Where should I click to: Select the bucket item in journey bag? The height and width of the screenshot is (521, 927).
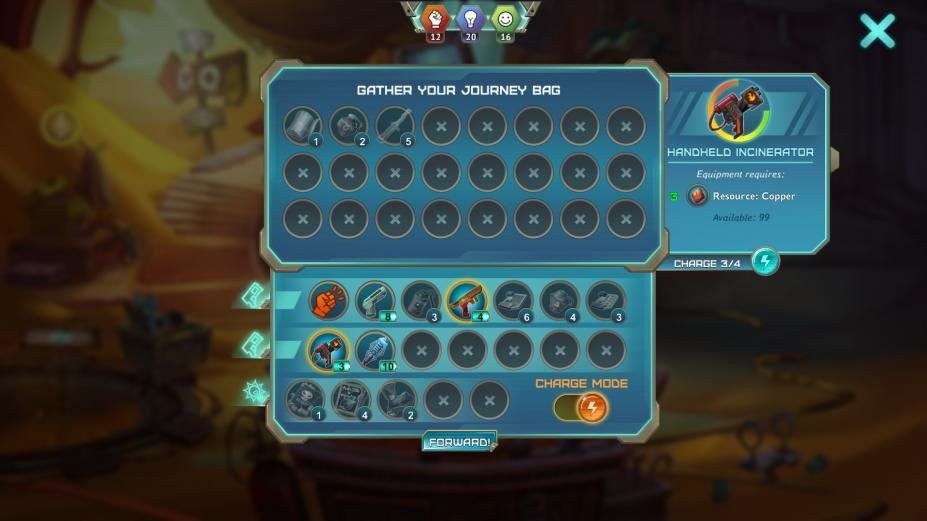302,126
